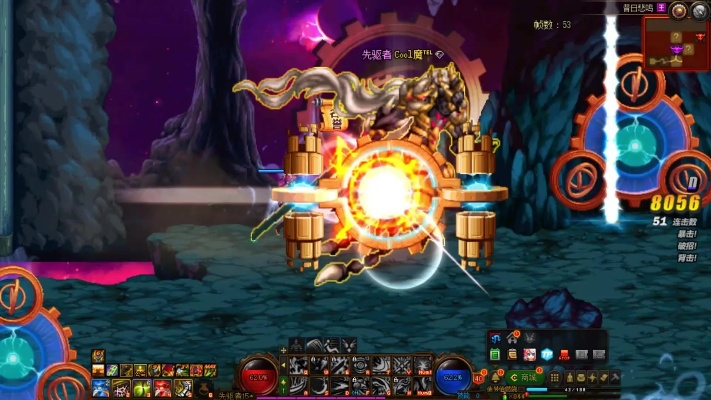
Task: Open the character silhouette menu icon
Action: pos(529,339)
